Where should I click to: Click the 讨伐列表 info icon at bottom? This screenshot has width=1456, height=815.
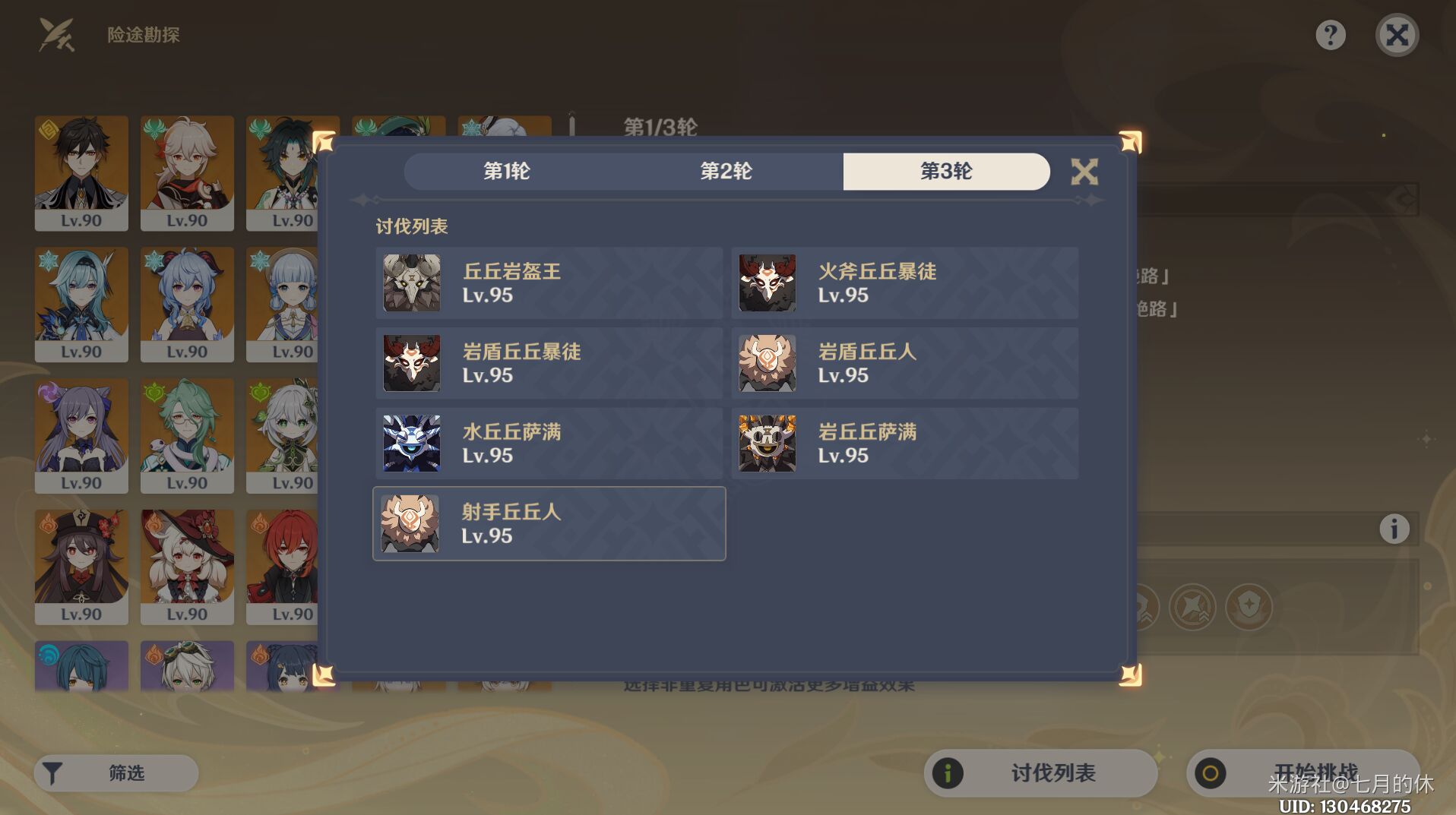tap(947, 772)
